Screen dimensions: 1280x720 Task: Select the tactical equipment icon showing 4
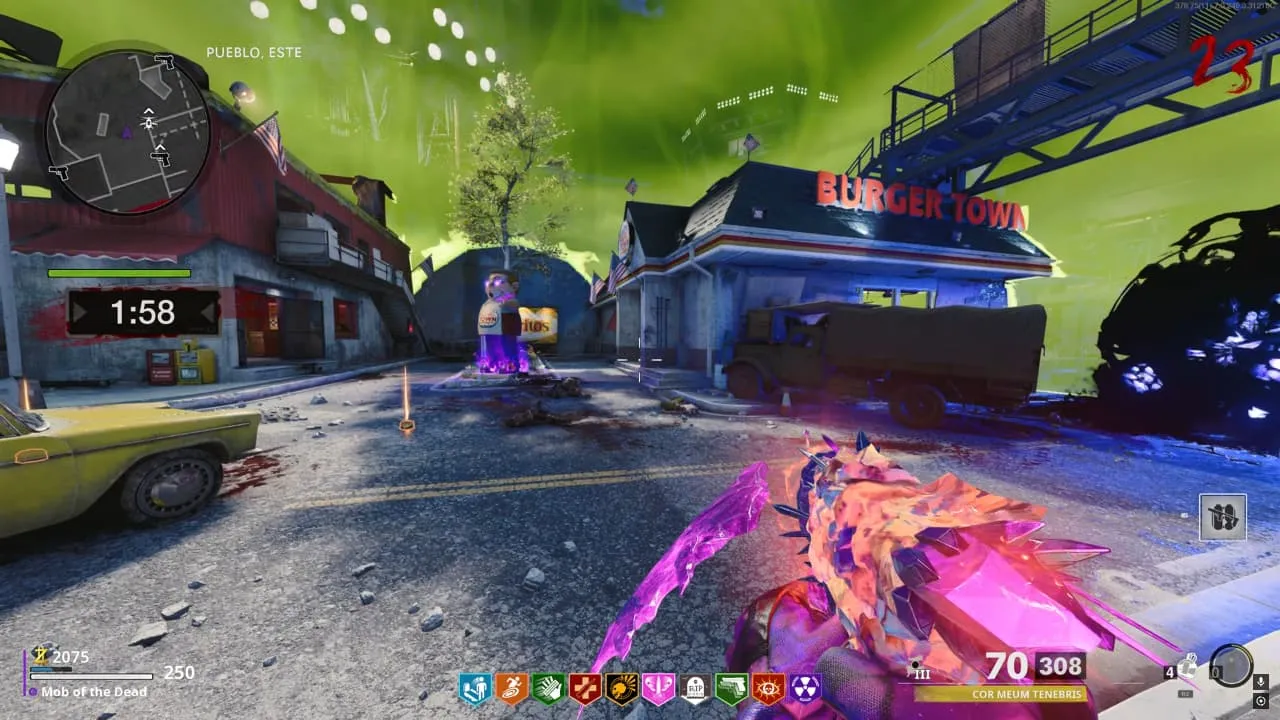(1186, 665)
